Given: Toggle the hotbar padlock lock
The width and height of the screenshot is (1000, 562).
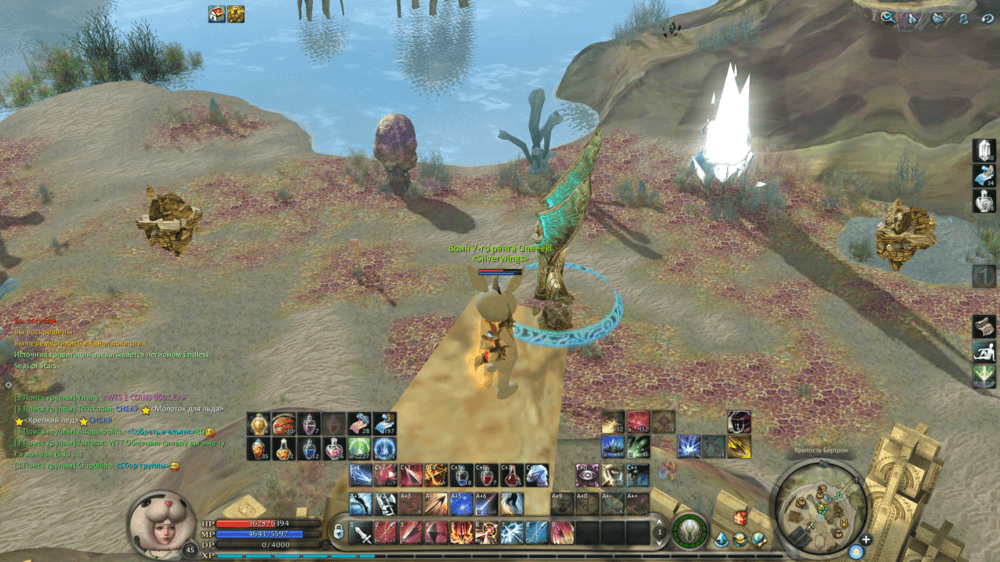Looking at the screenshot, I should [x=338, y=531].
